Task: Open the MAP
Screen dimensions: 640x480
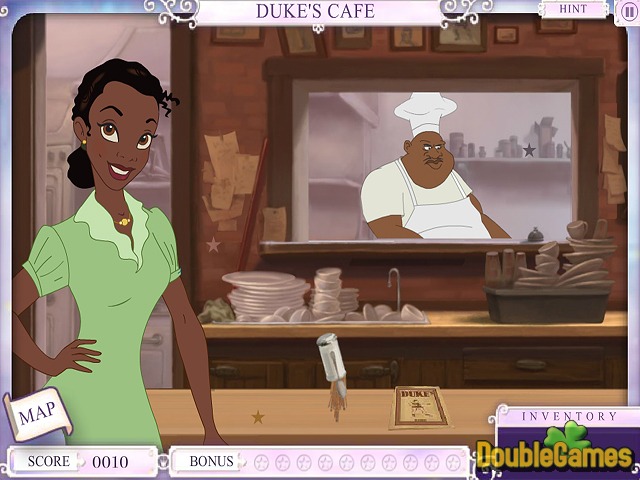Action: [37, 413]
